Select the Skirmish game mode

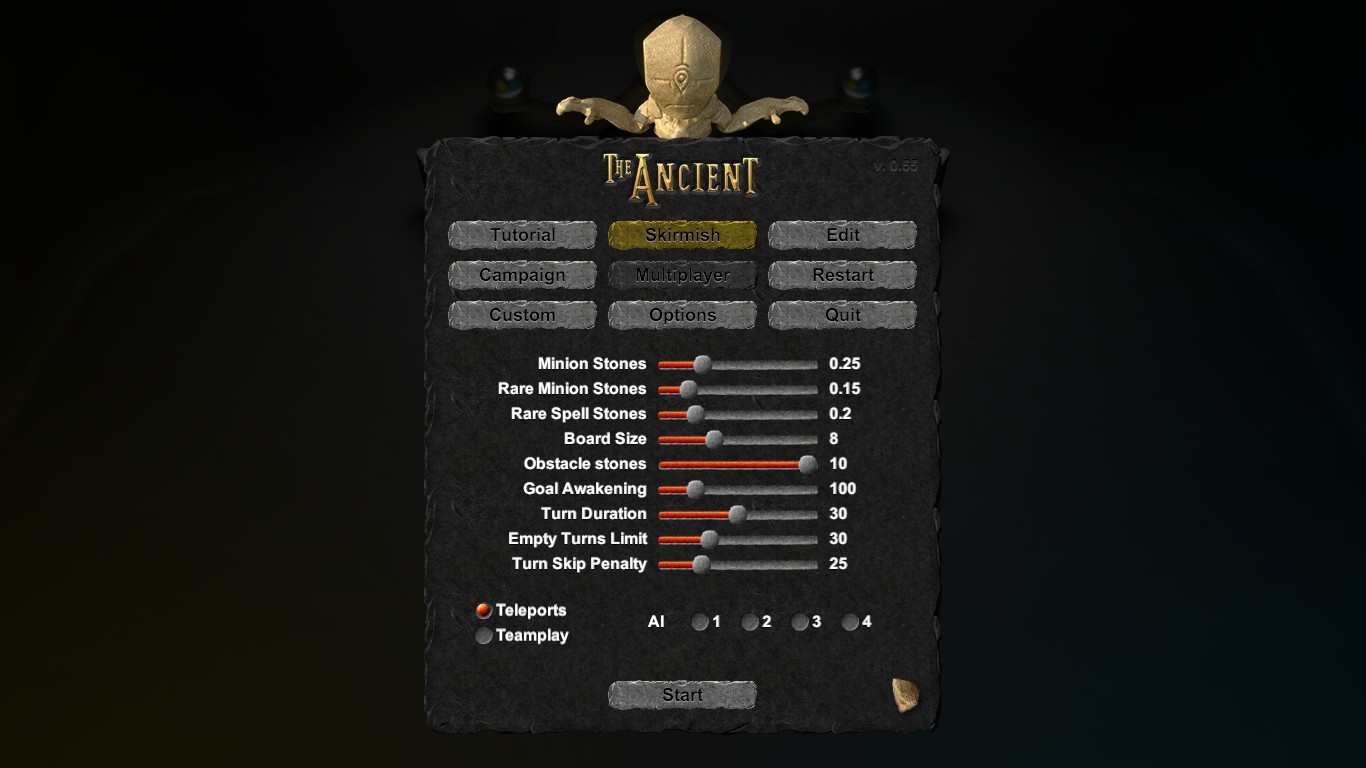point(681,235)
